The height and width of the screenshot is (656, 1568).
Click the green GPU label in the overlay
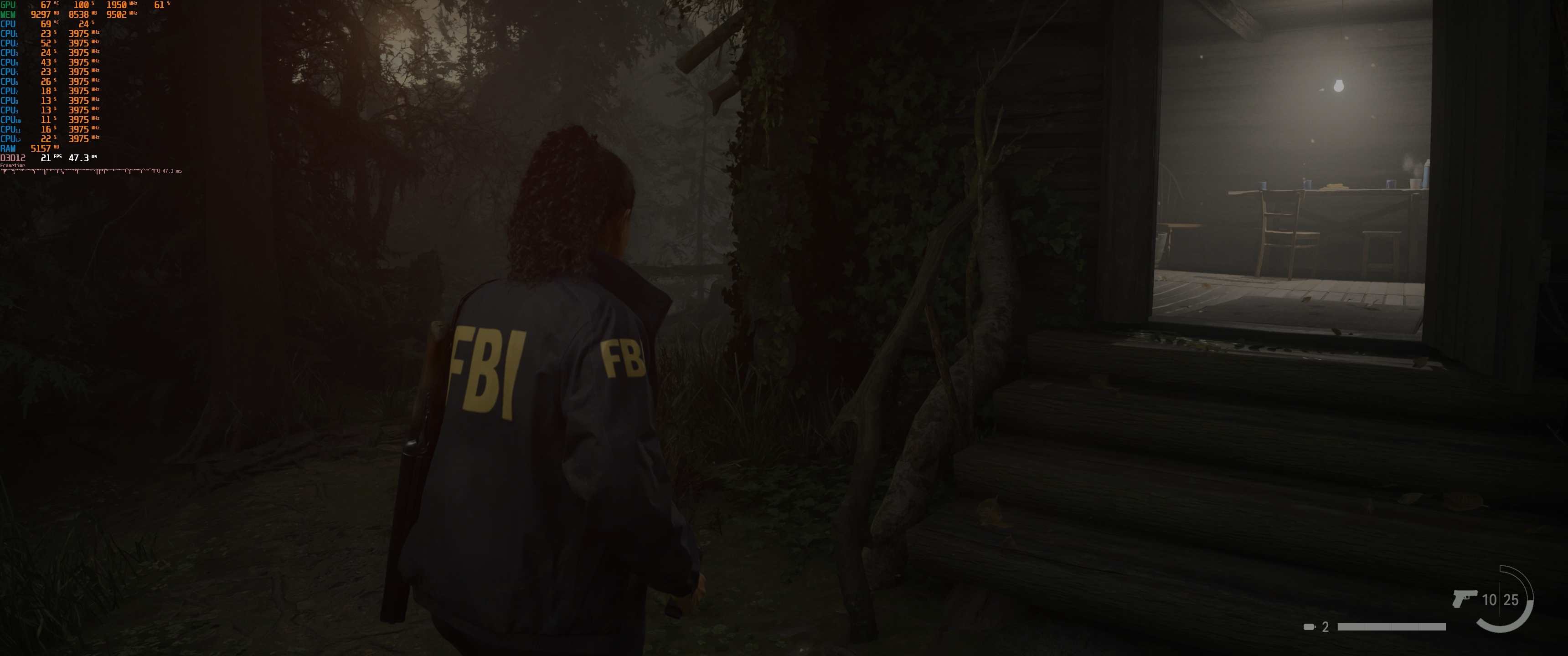tap(9, 5)
